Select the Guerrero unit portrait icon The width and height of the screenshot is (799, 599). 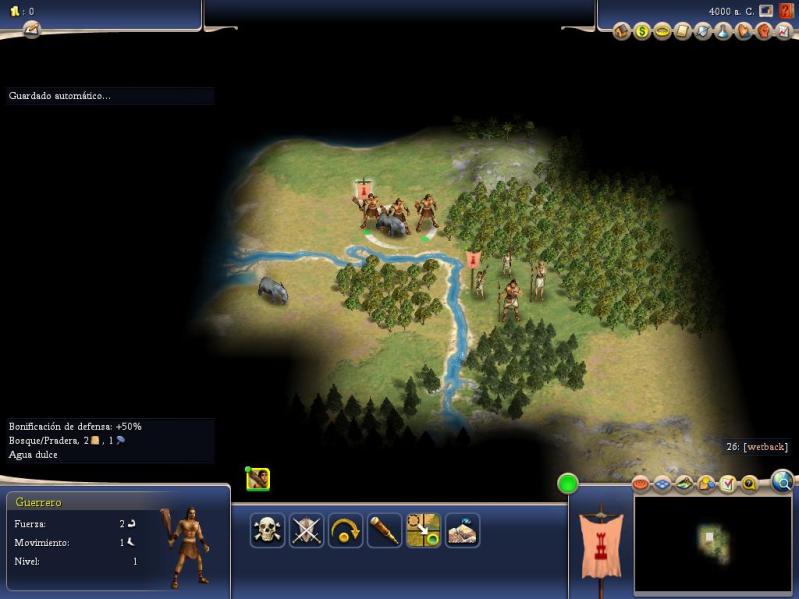click(258, 479)
